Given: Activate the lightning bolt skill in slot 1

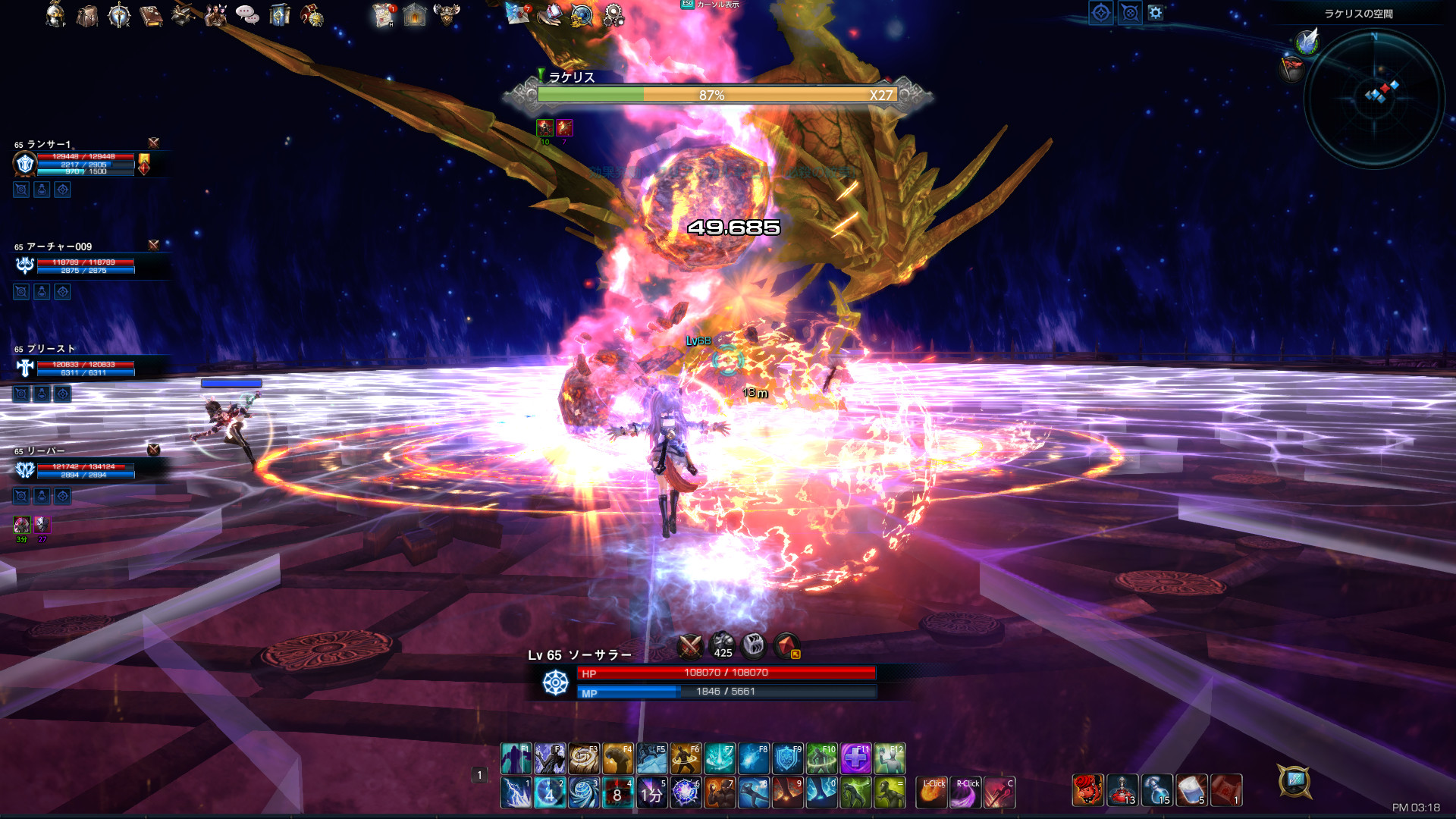Looking at the screenshot, I should coord(516,793).
